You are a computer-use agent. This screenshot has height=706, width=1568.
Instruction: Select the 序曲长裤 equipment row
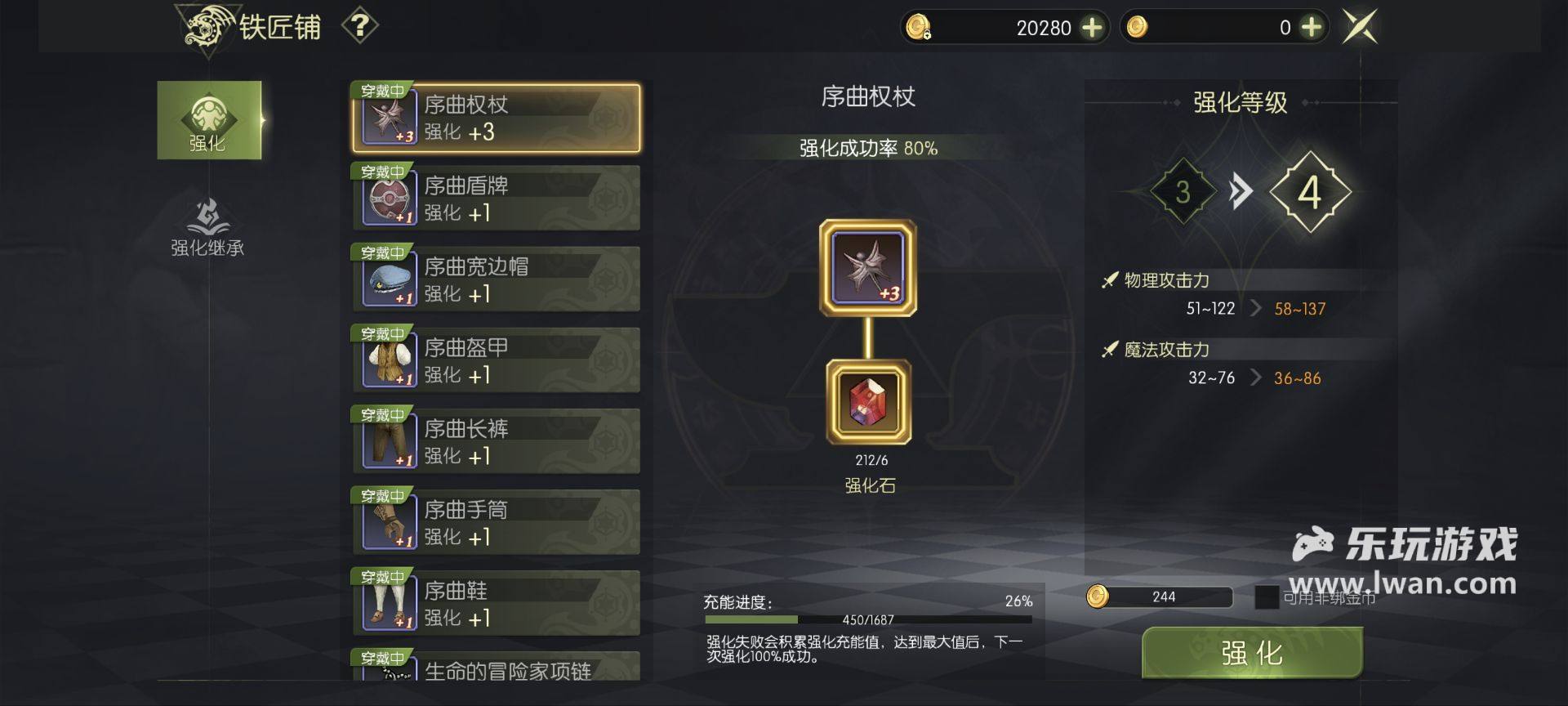pos(497,441)
